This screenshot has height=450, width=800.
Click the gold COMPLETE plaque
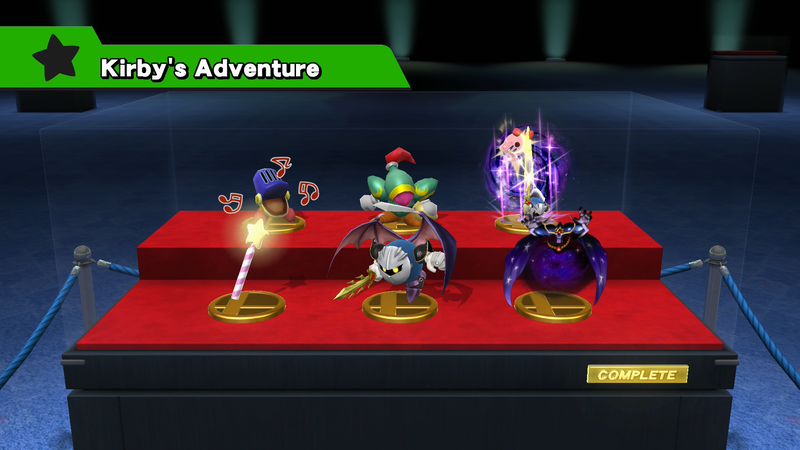pos(637,375)
